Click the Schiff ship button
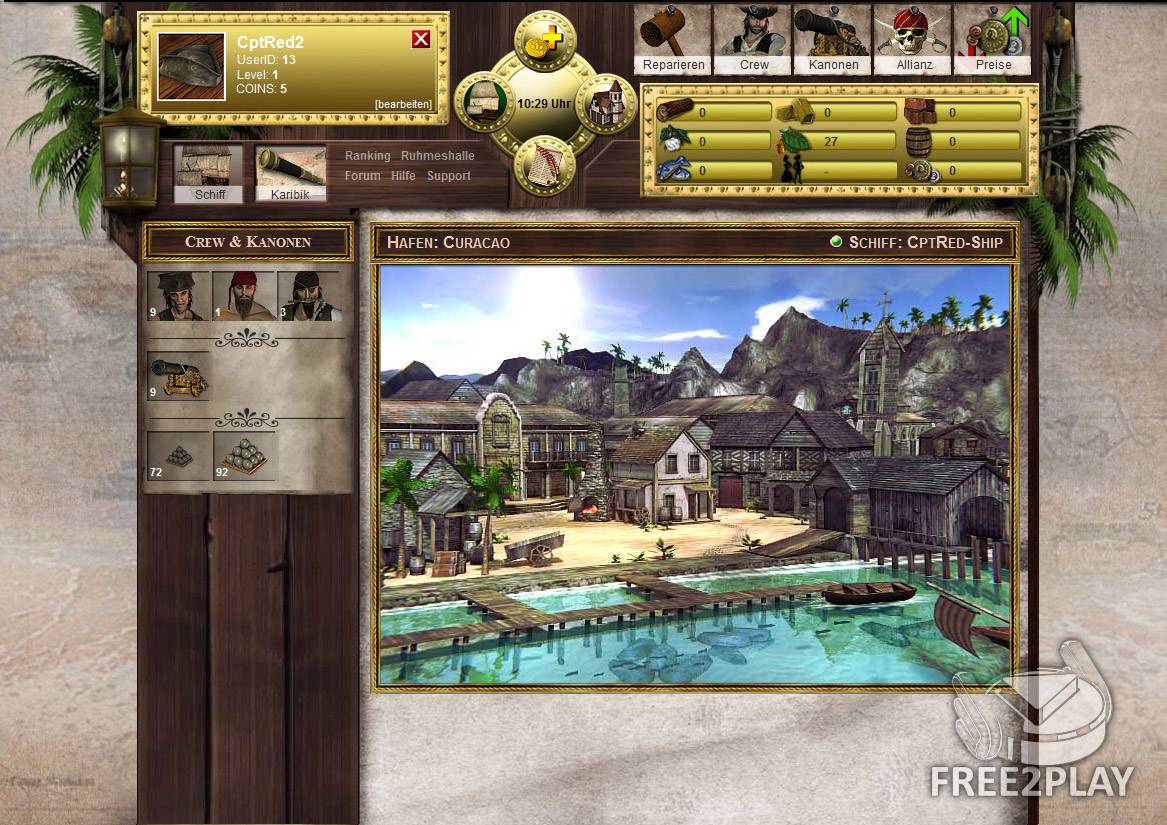This screenshot has width=1167, height=825. pos(209,174)
